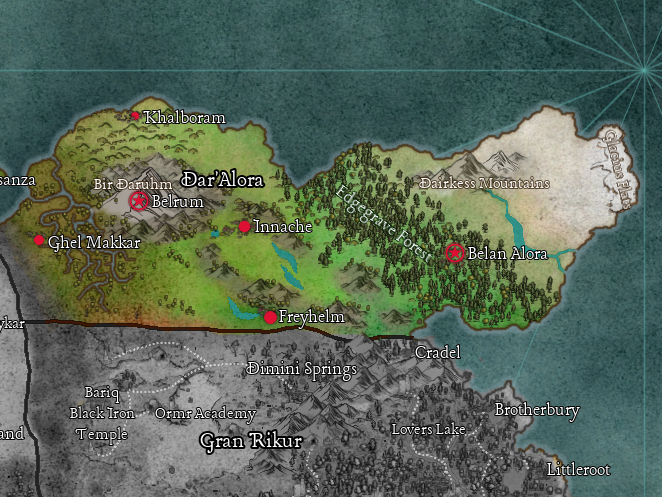Open the Freyhelm location marker
The height and width of the screenshot is (497, 662).
pyautogui.click(x=270, y=317)
